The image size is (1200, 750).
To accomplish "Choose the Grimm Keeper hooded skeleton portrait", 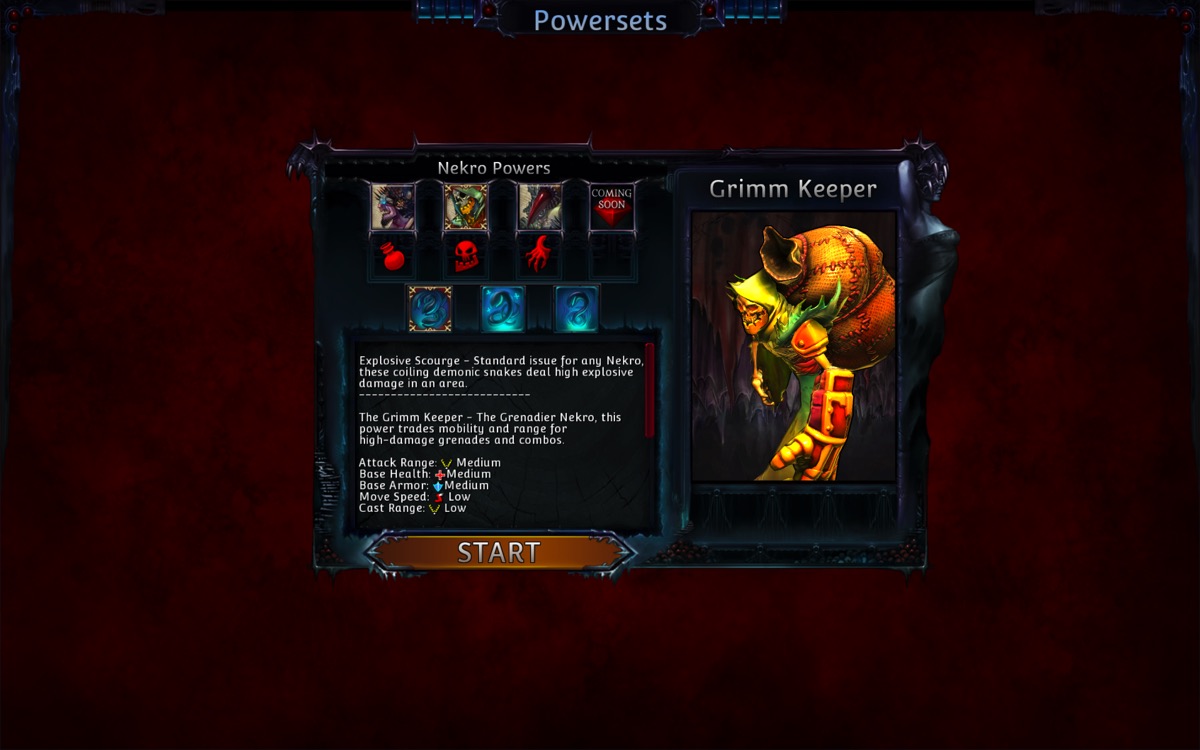I will (466, 207).
